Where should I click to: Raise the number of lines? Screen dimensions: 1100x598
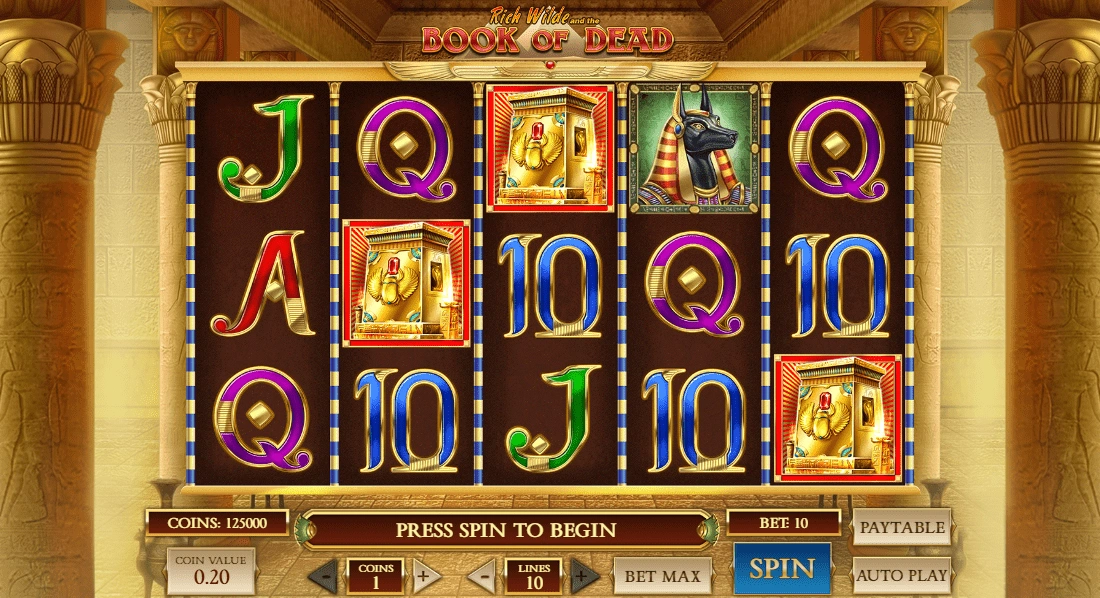(x=584, y=576)
